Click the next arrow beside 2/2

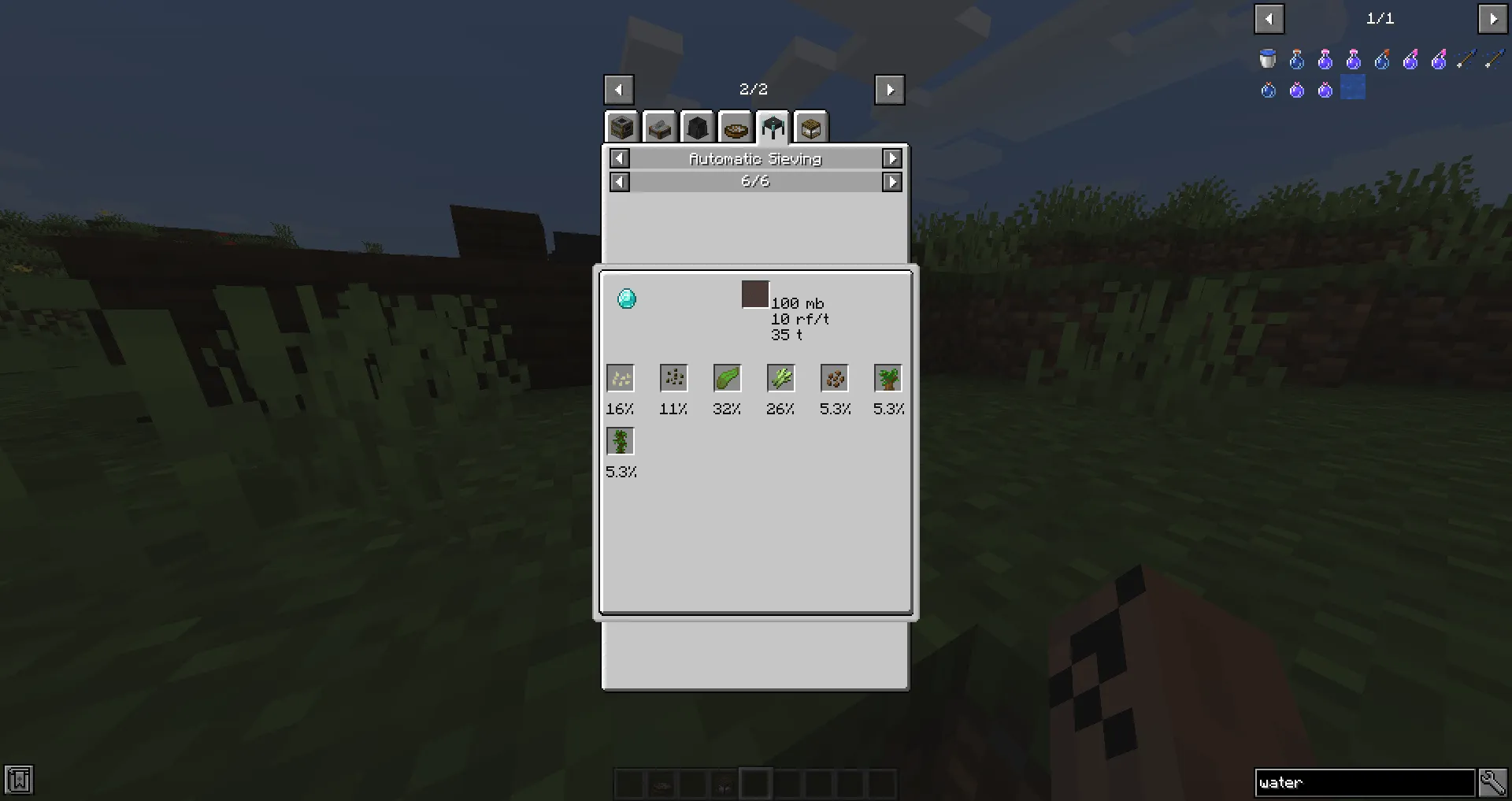(x=889, y=89)
